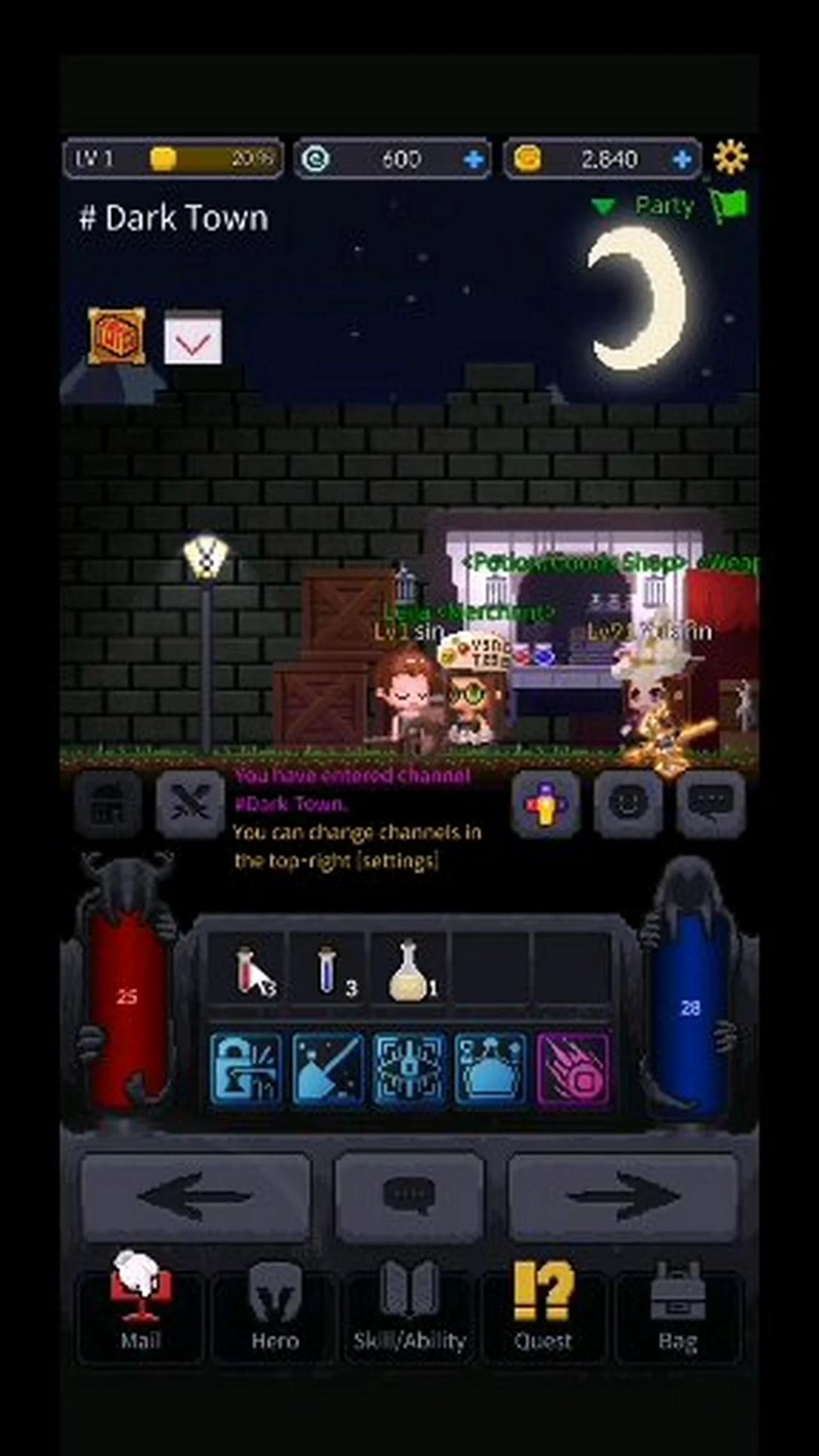The width and height of the screenshot is (819, 1456).
Task: Open the crossed-swords battle menu
Action: pyautogui.click(x=191, y=803)
